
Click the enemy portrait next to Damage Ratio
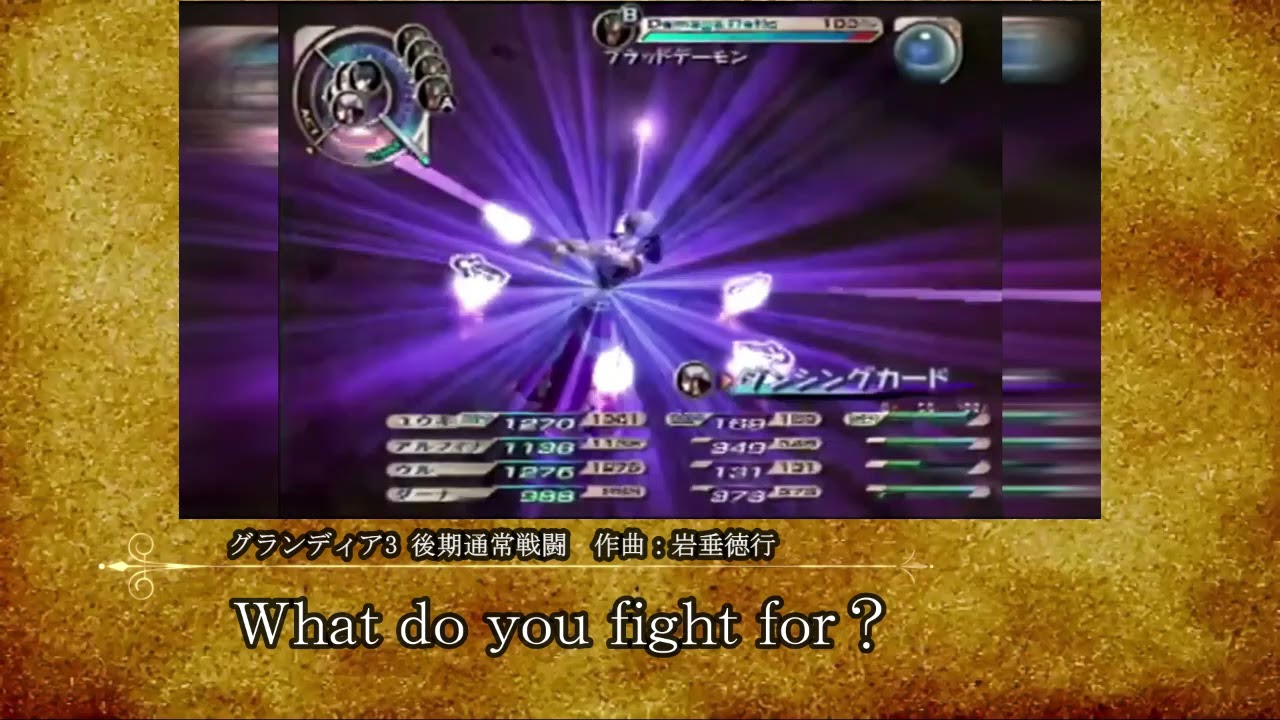pyautogui.click(x=613, y=30)
